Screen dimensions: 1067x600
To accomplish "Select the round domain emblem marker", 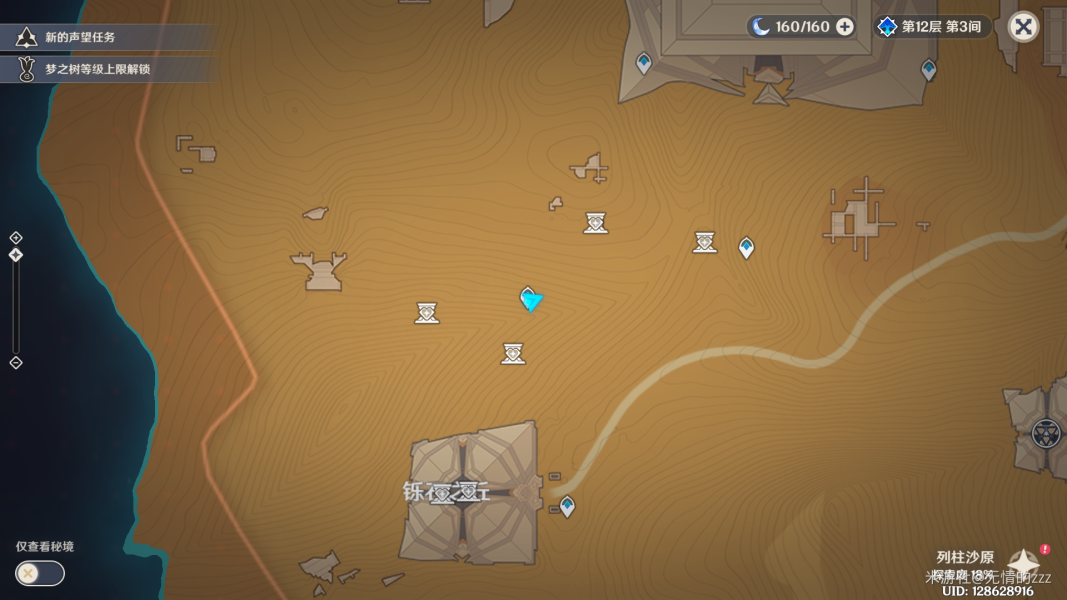I will (x=1046, y=433).
